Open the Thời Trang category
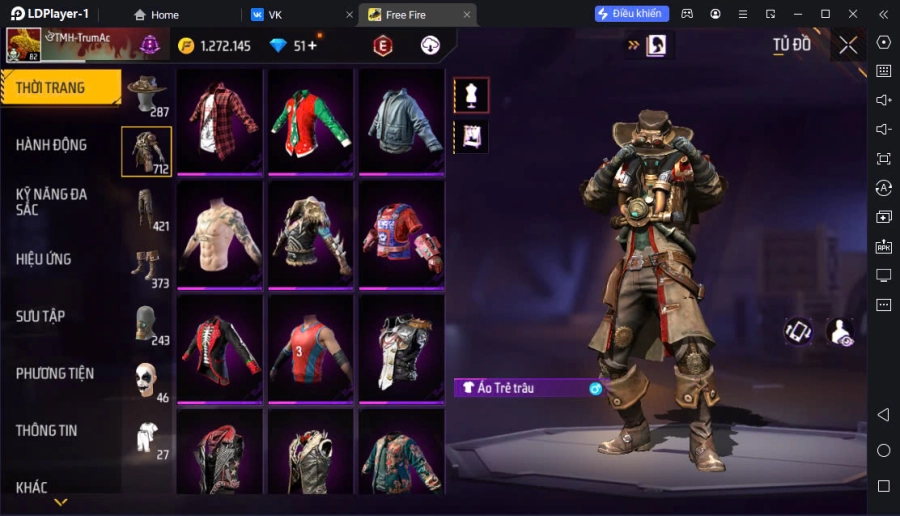 pyautogui.click(x=60, y=88)
